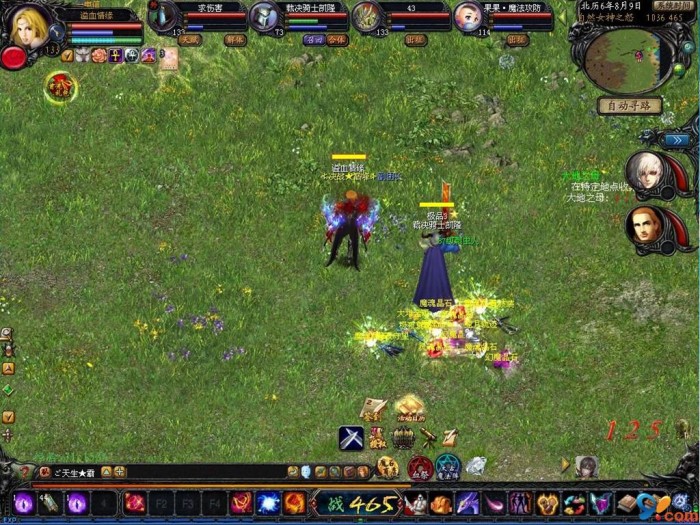
Task: Click your blonde character portrait
Action: tap(28, 23)
